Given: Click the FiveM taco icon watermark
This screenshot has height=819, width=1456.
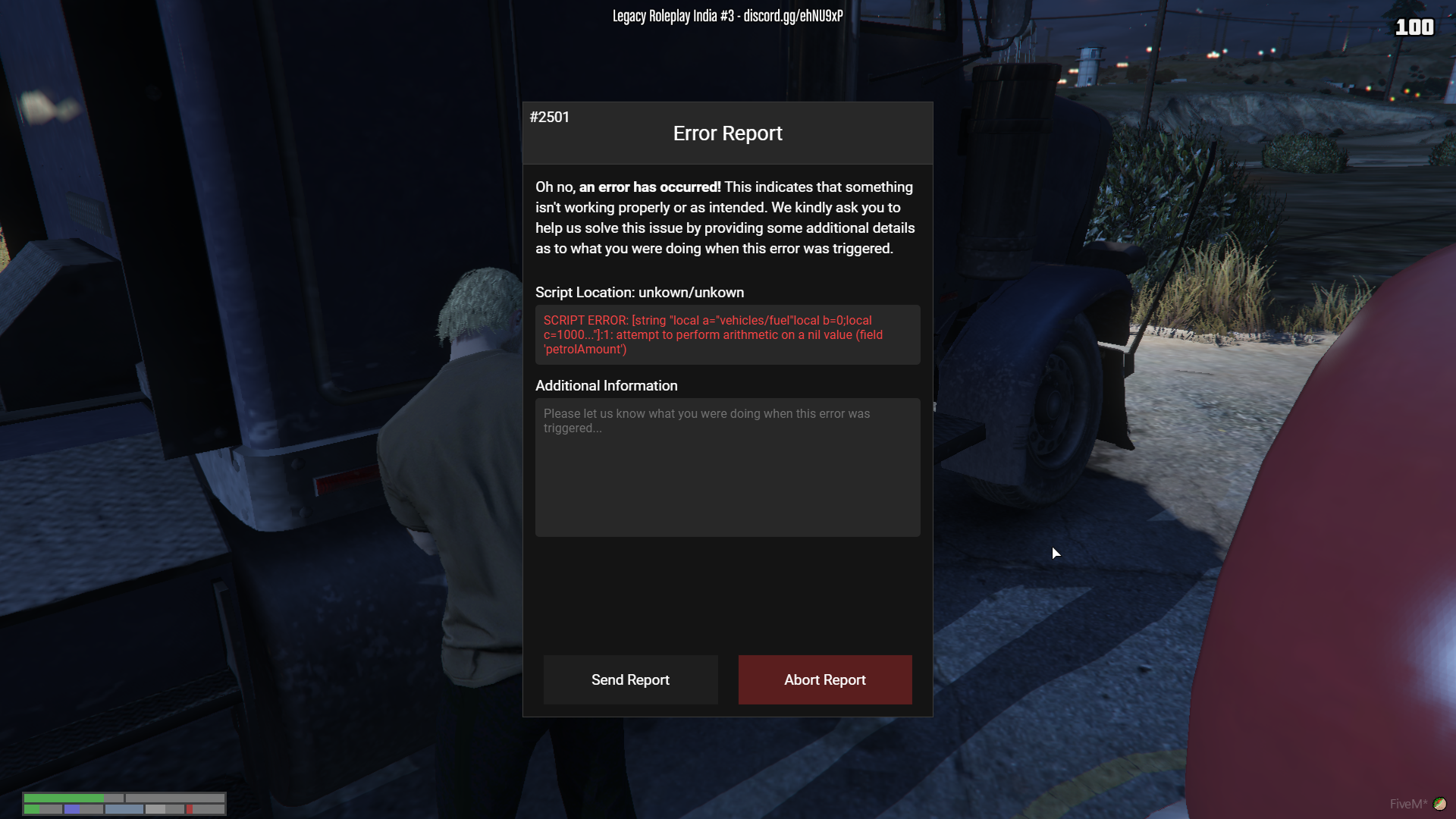Looking at the screenshot, I should [1440, 802].
